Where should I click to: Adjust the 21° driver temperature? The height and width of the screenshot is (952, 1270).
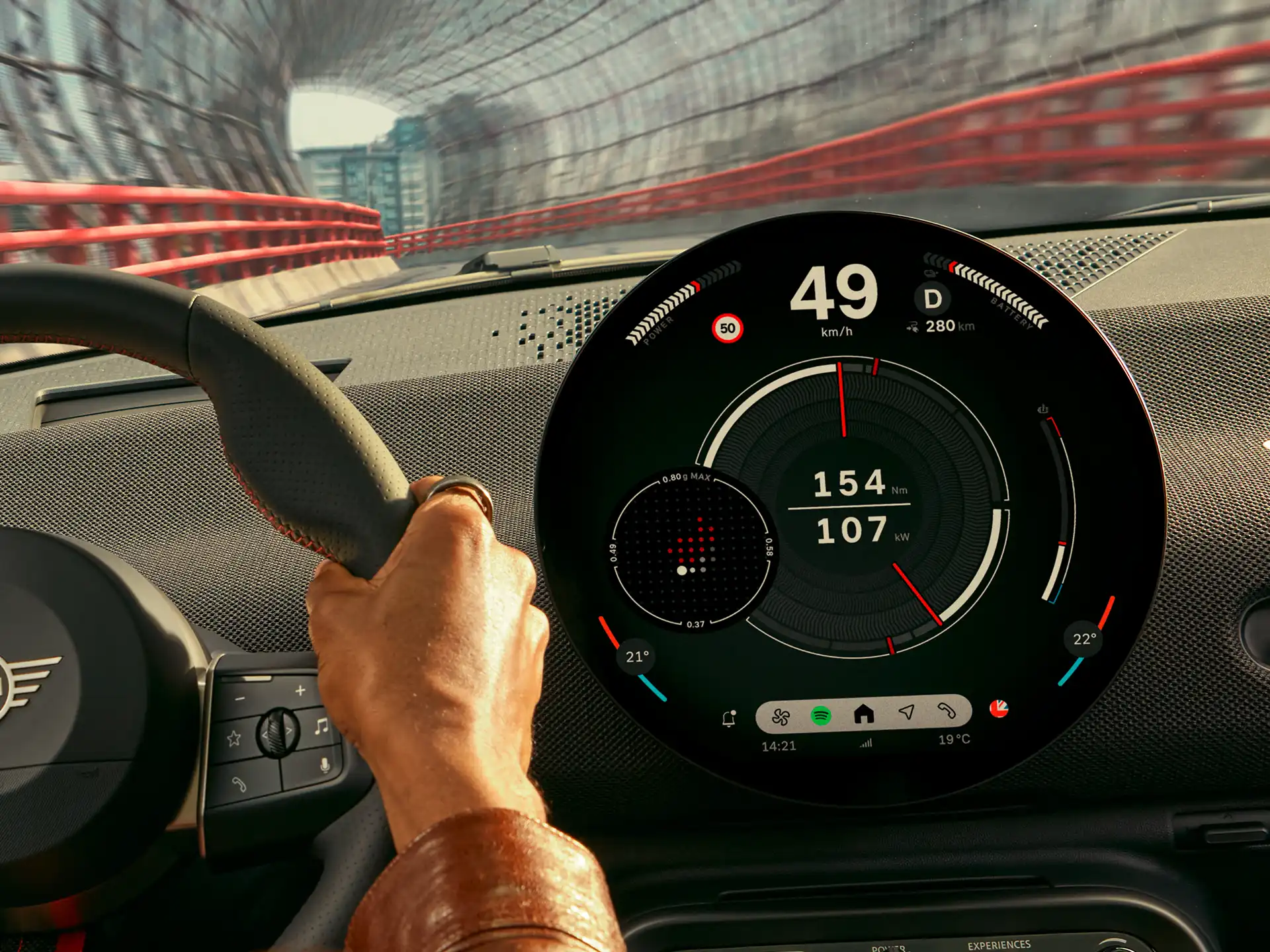[637, 656]
